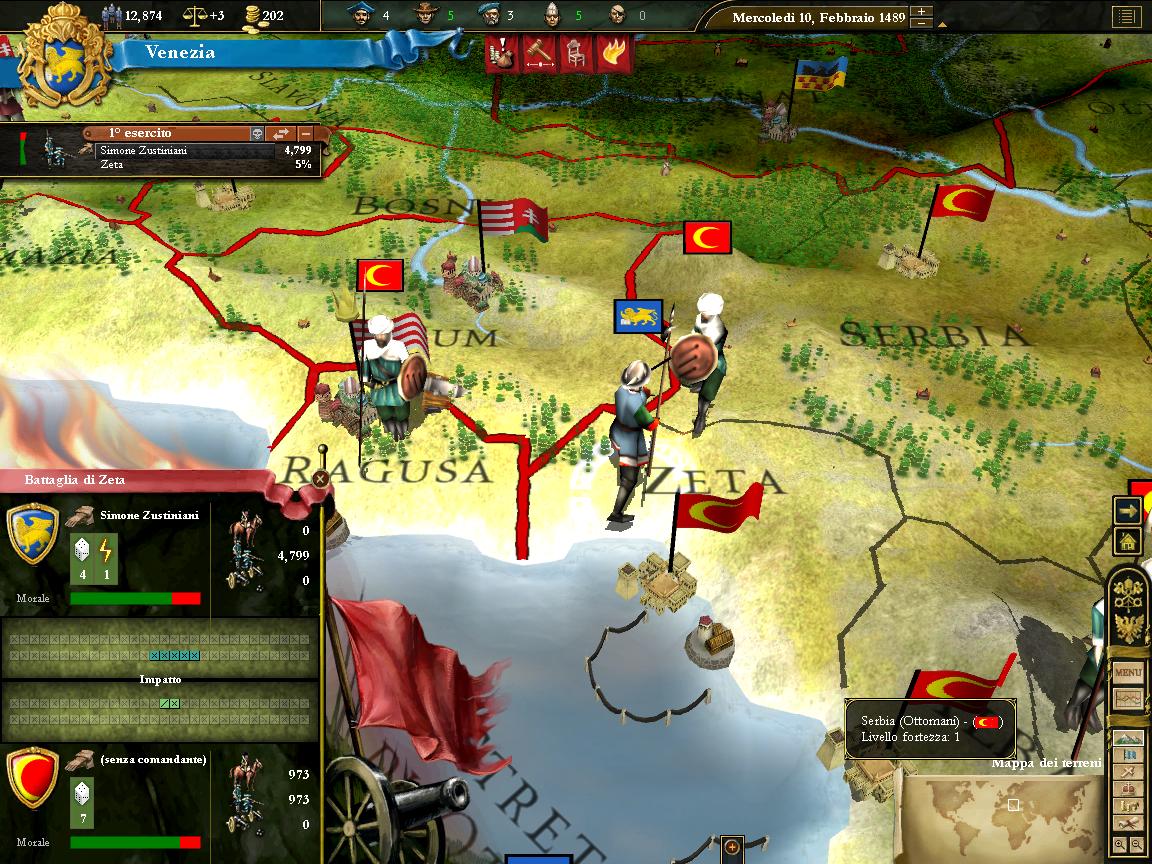Click the money bag alert banner
The height and width of the screenshot is (864, 1152).
[503, 54]
